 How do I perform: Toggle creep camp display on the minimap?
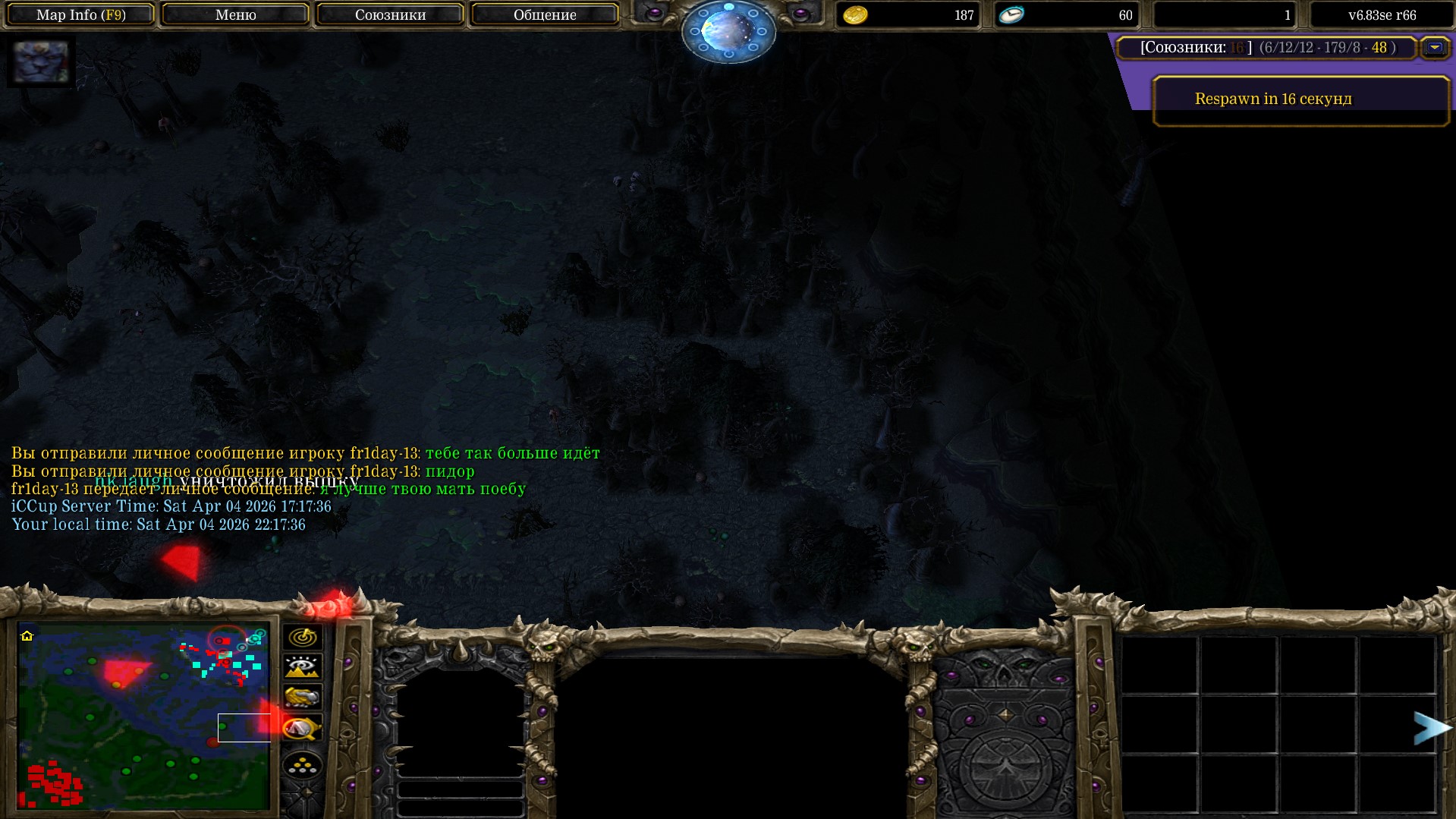[302, 729]
